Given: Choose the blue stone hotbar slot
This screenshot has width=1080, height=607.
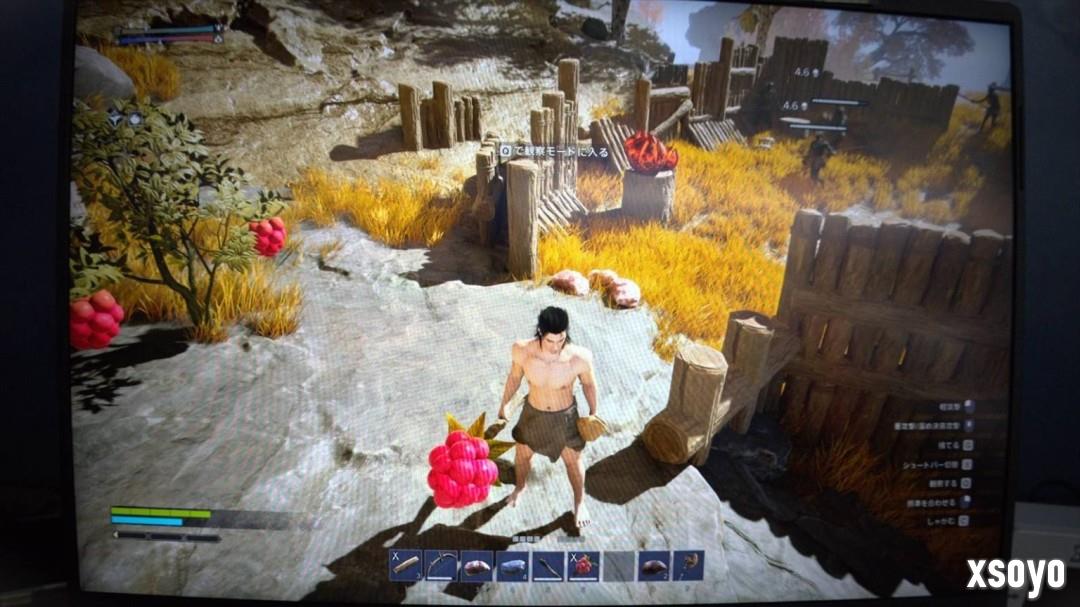Looking at the screenshot, I should point(512,567).
